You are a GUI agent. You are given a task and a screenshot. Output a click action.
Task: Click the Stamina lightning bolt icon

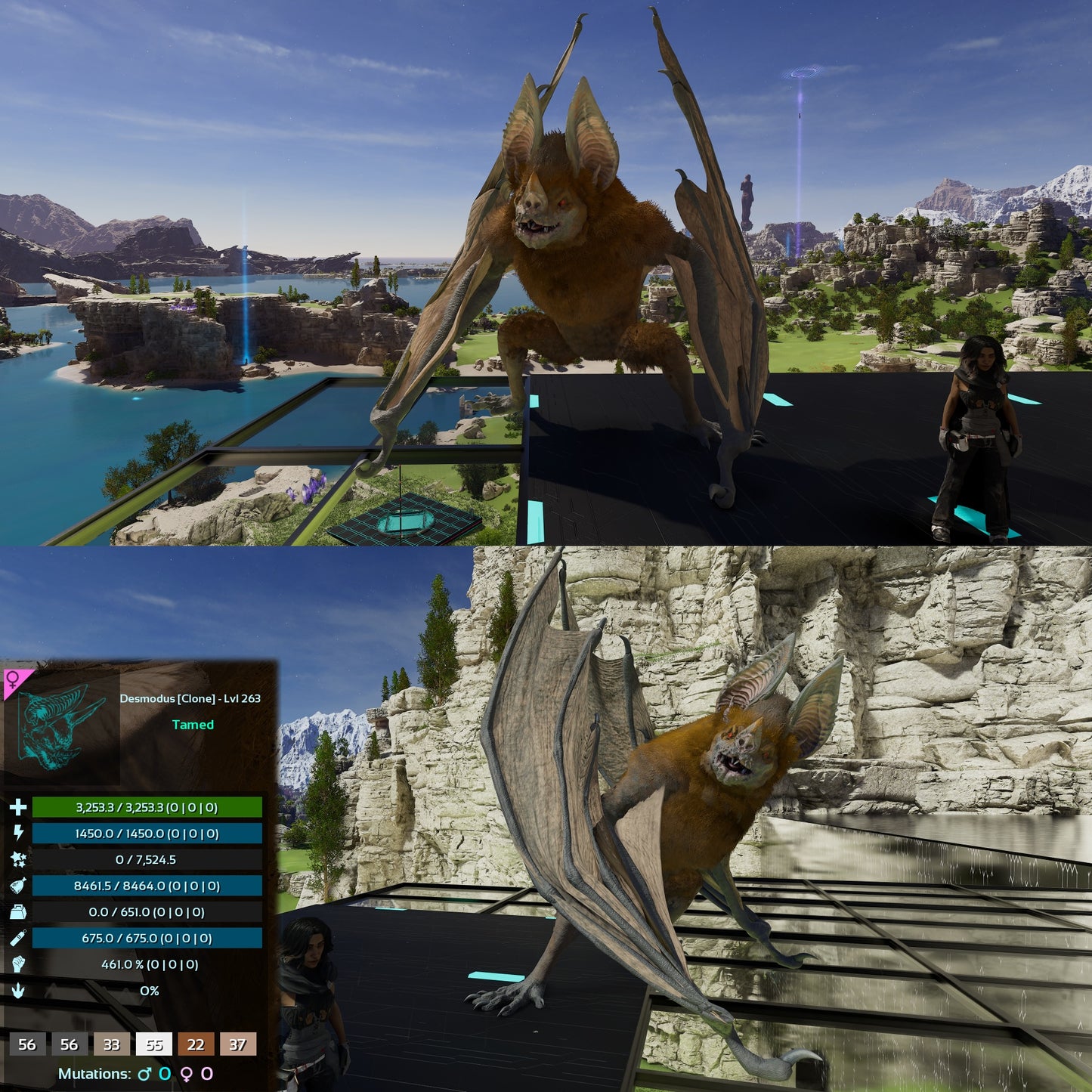pos(19,834)
